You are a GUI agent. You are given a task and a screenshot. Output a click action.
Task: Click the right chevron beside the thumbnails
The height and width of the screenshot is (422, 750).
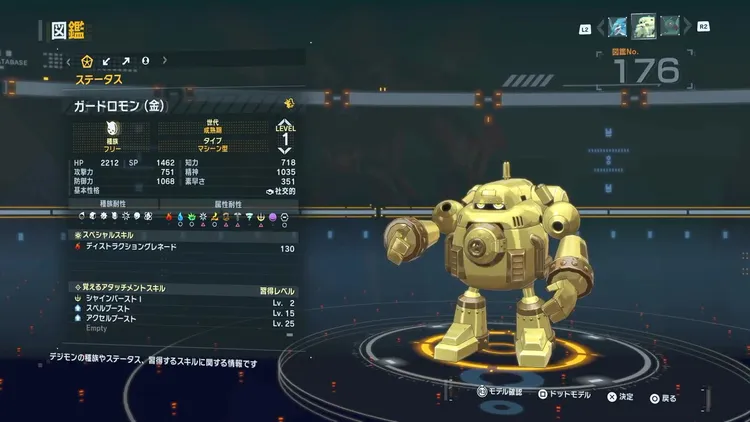pyautogui.click(x=688, y=27)
